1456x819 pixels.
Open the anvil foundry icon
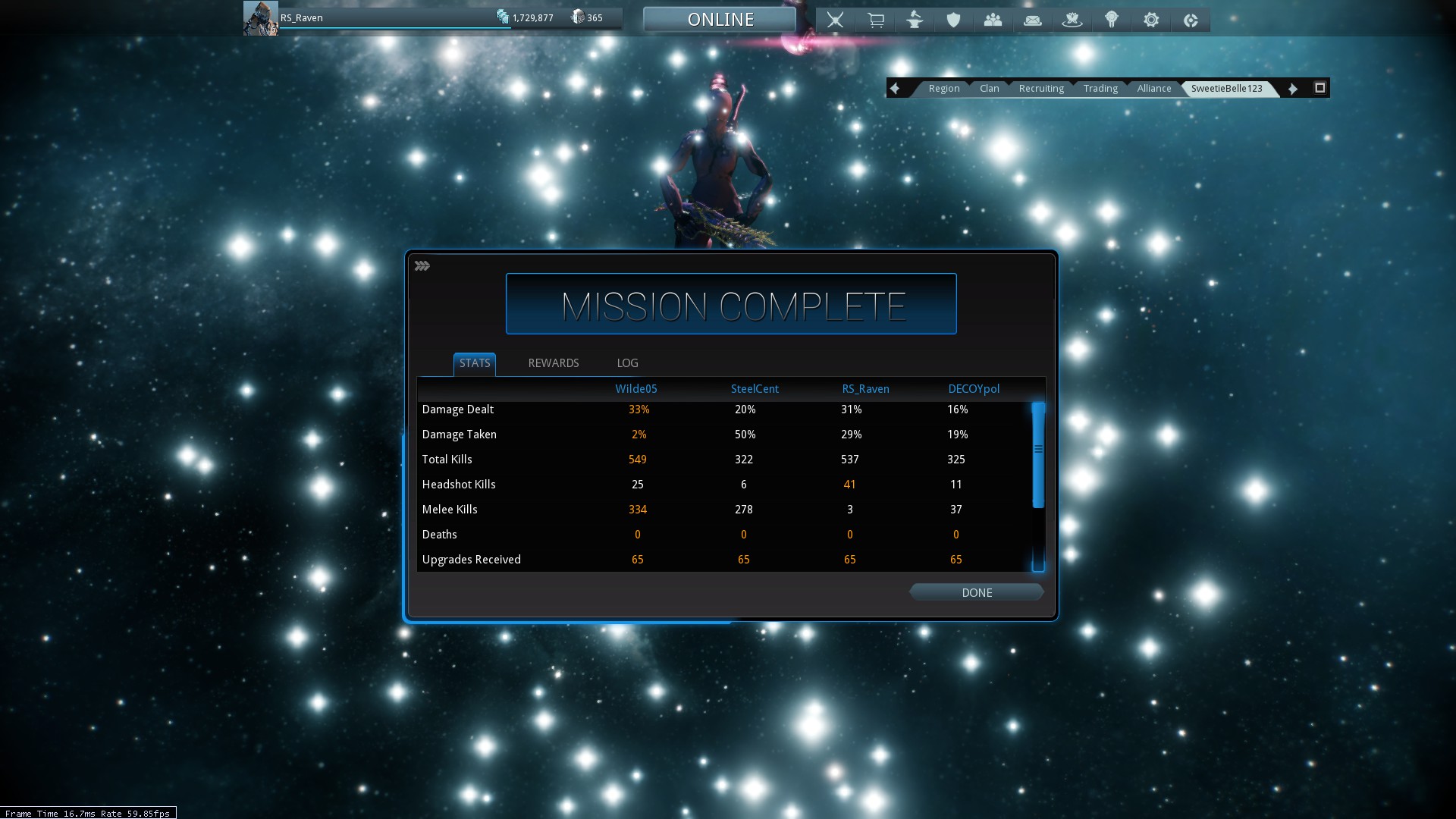pos(915,20)
